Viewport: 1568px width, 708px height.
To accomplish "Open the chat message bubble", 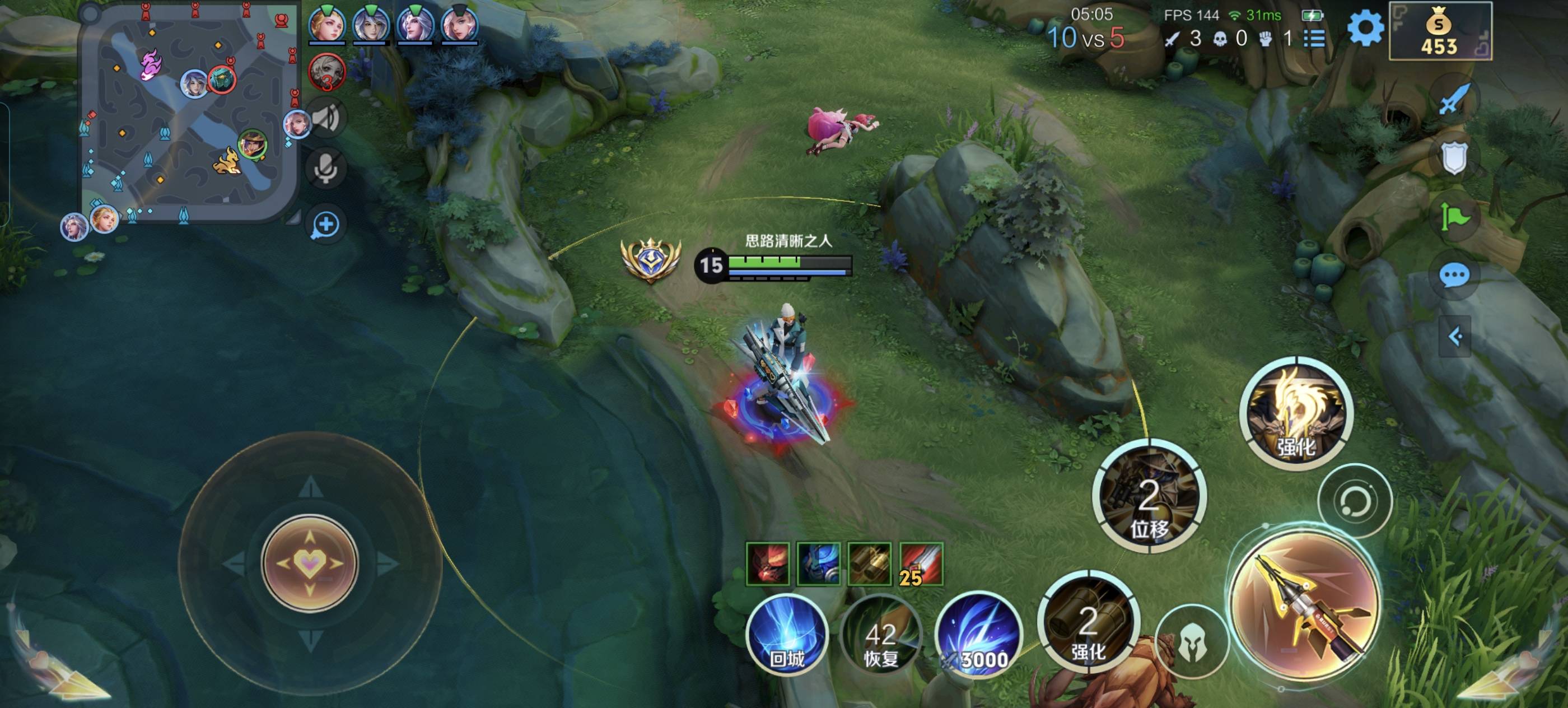I will click(x=1454, y=276).
